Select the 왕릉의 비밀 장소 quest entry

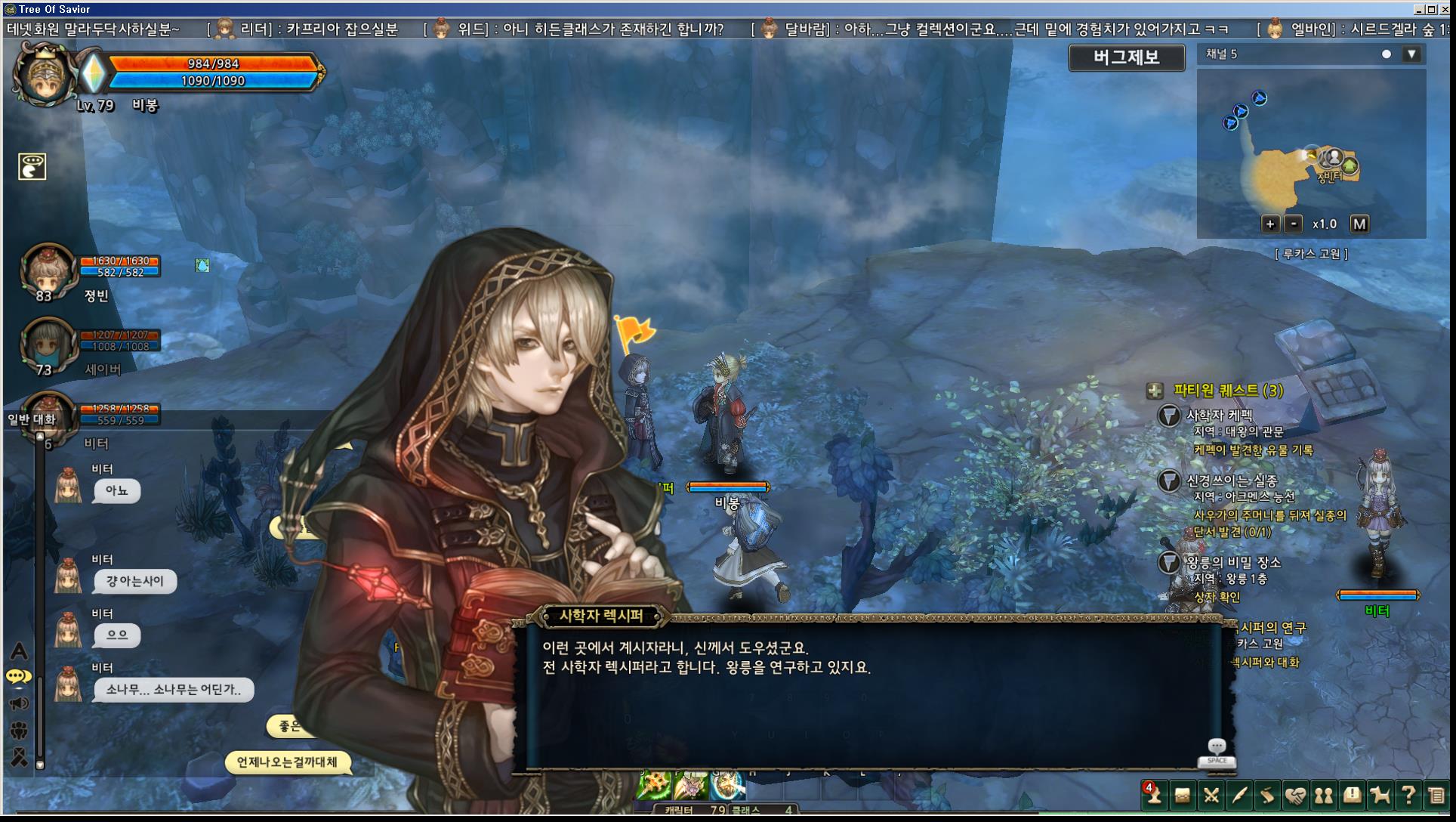tap(1233, 562)
